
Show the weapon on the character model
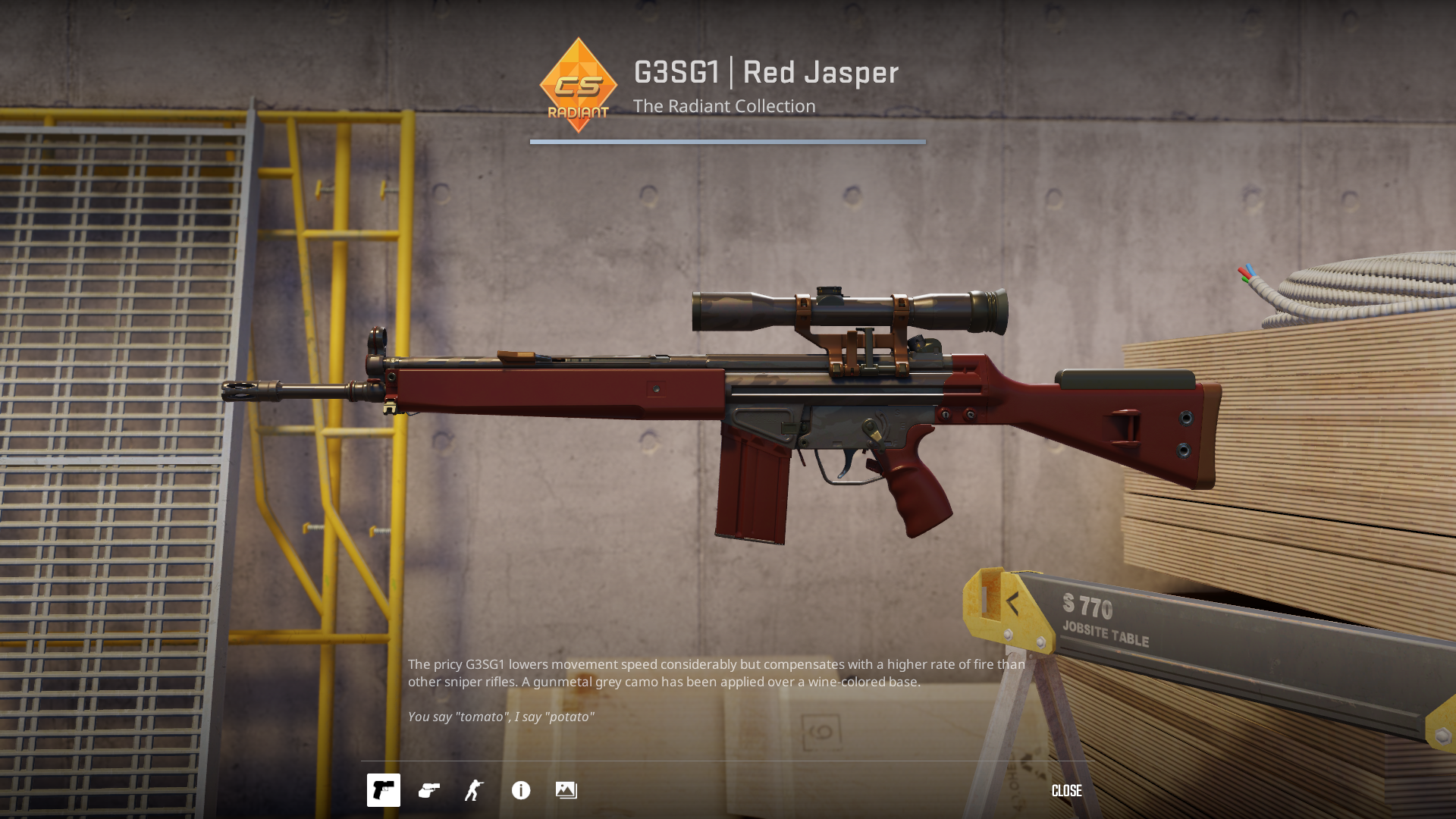coord(475,790)
